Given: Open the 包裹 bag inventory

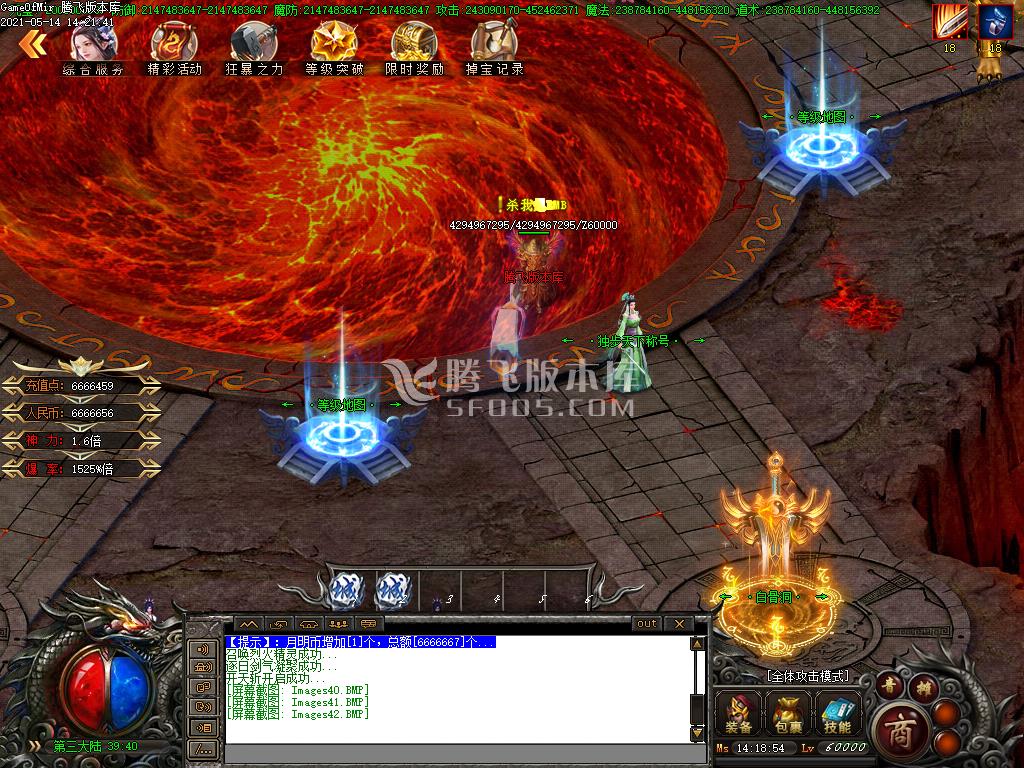Looking at the screenshot, I should [x=788, y=714].
